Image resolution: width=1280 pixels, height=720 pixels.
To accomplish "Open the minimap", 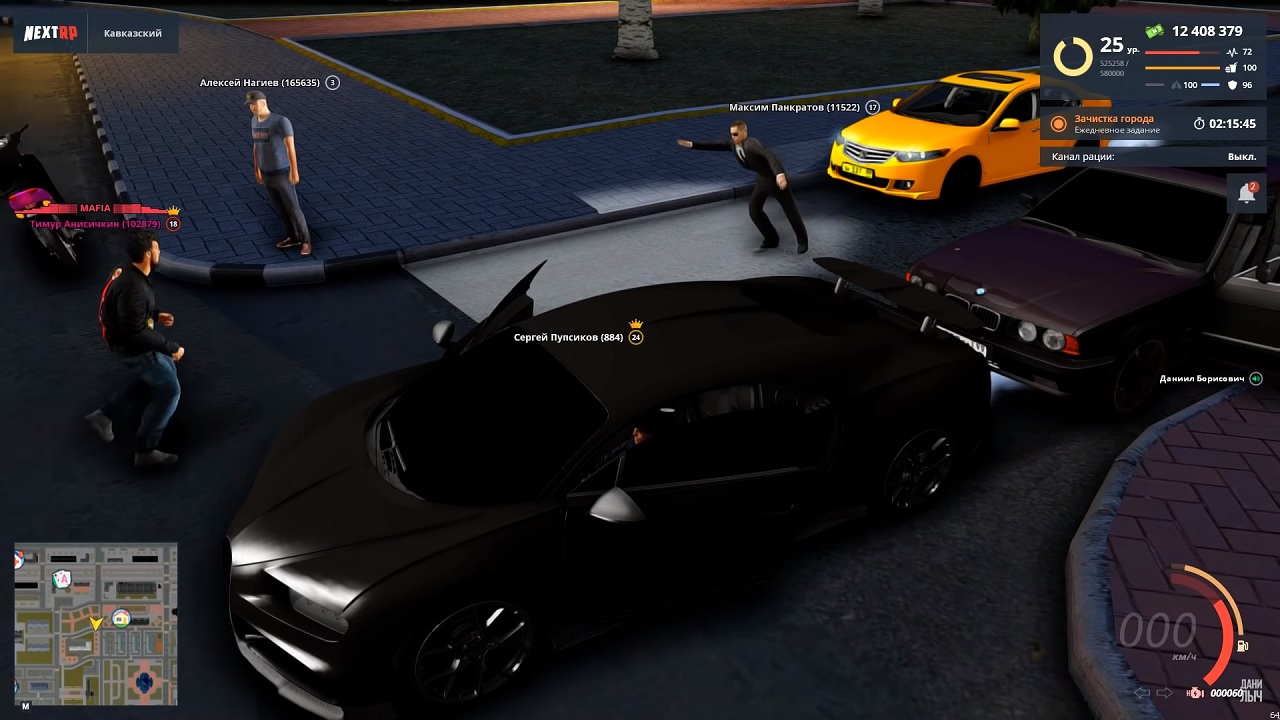I will pos(96,625).
